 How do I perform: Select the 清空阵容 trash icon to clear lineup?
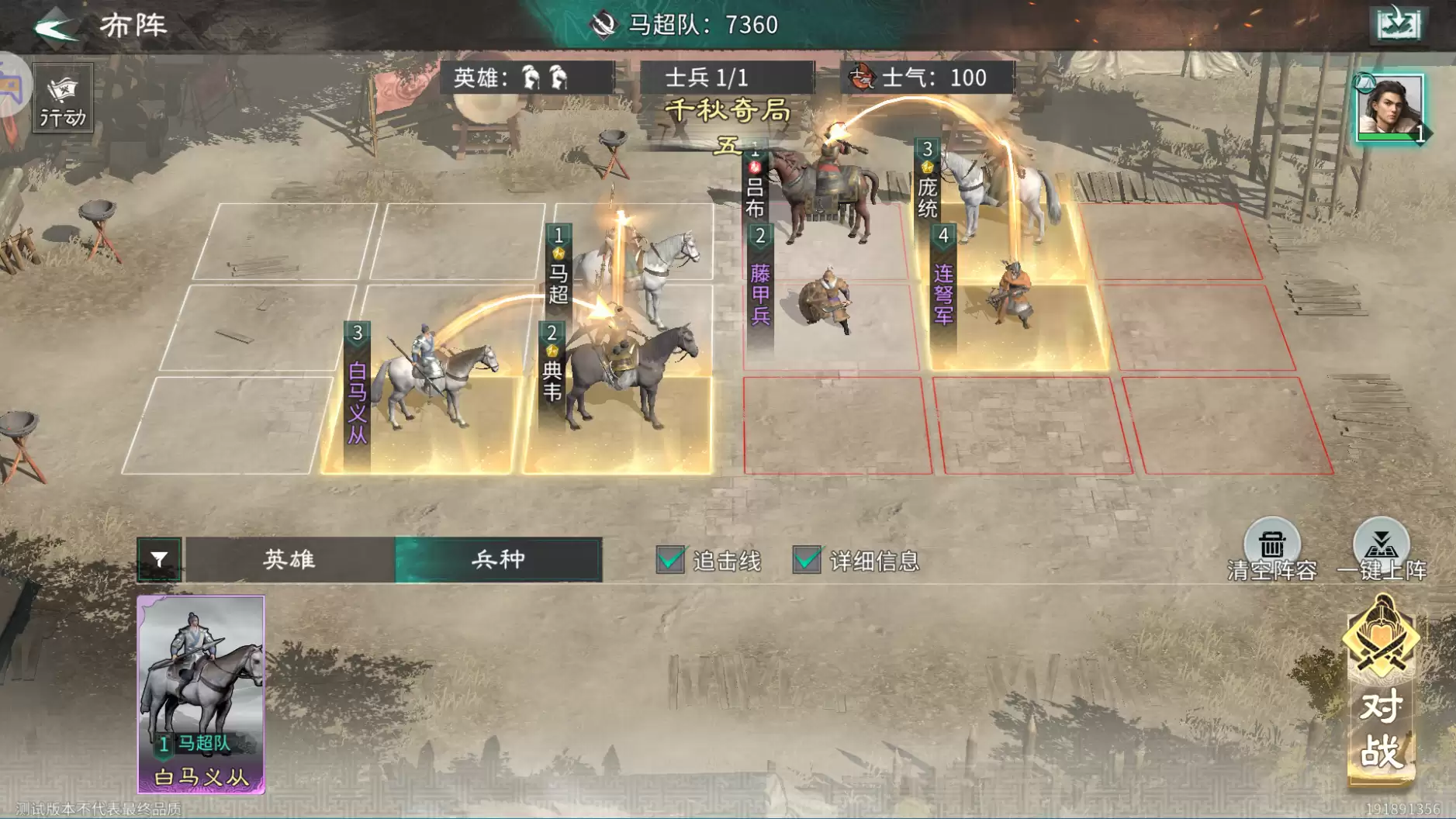coord(1271,541)
